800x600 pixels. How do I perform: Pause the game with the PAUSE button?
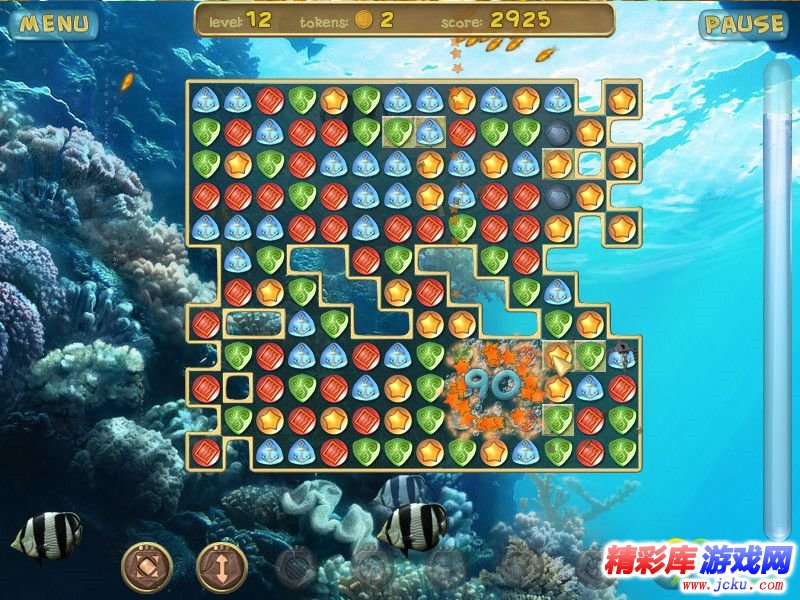[x=743, y=24]
